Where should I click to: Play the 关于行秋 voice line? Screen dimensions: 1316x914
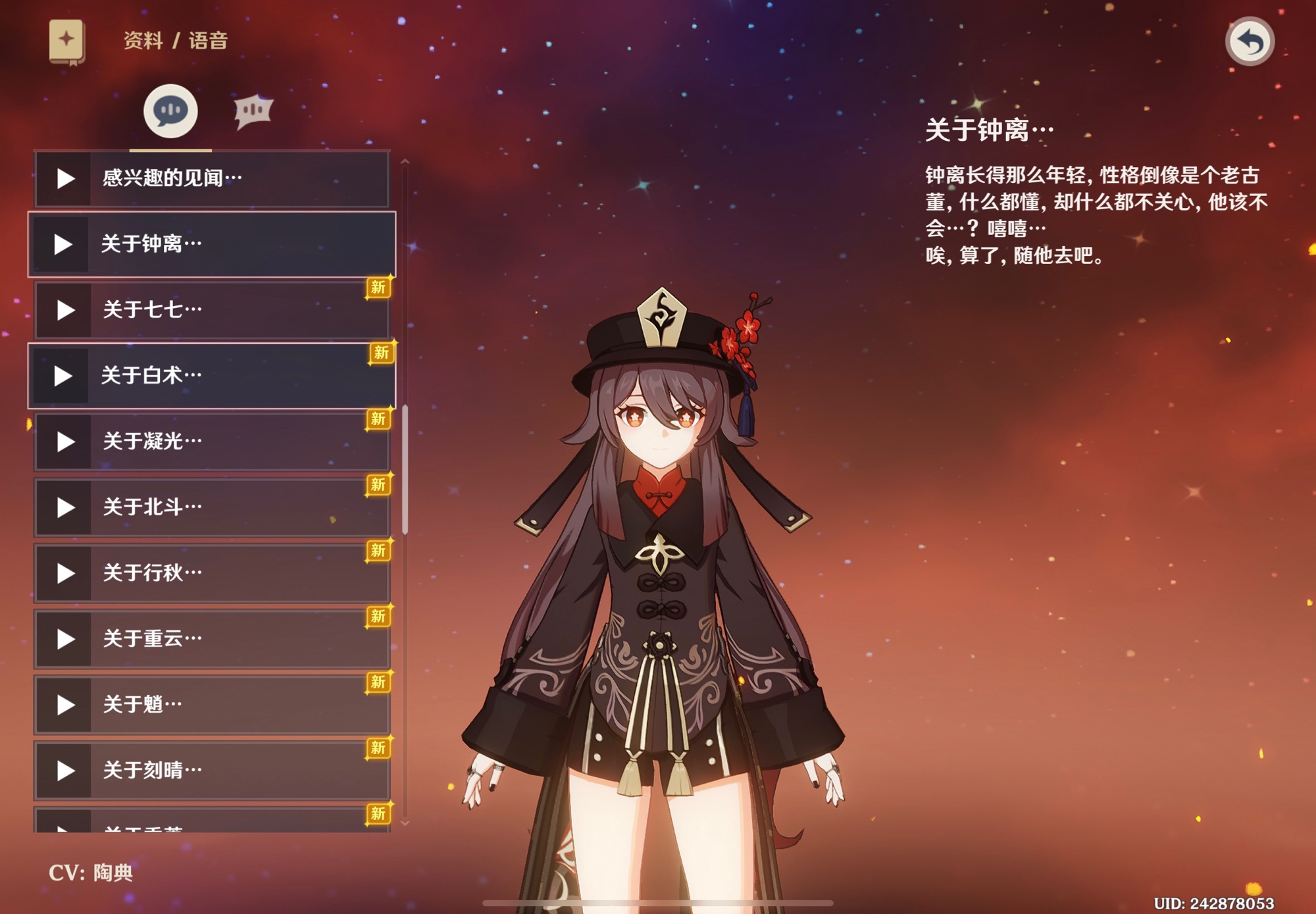click(64, 573)
